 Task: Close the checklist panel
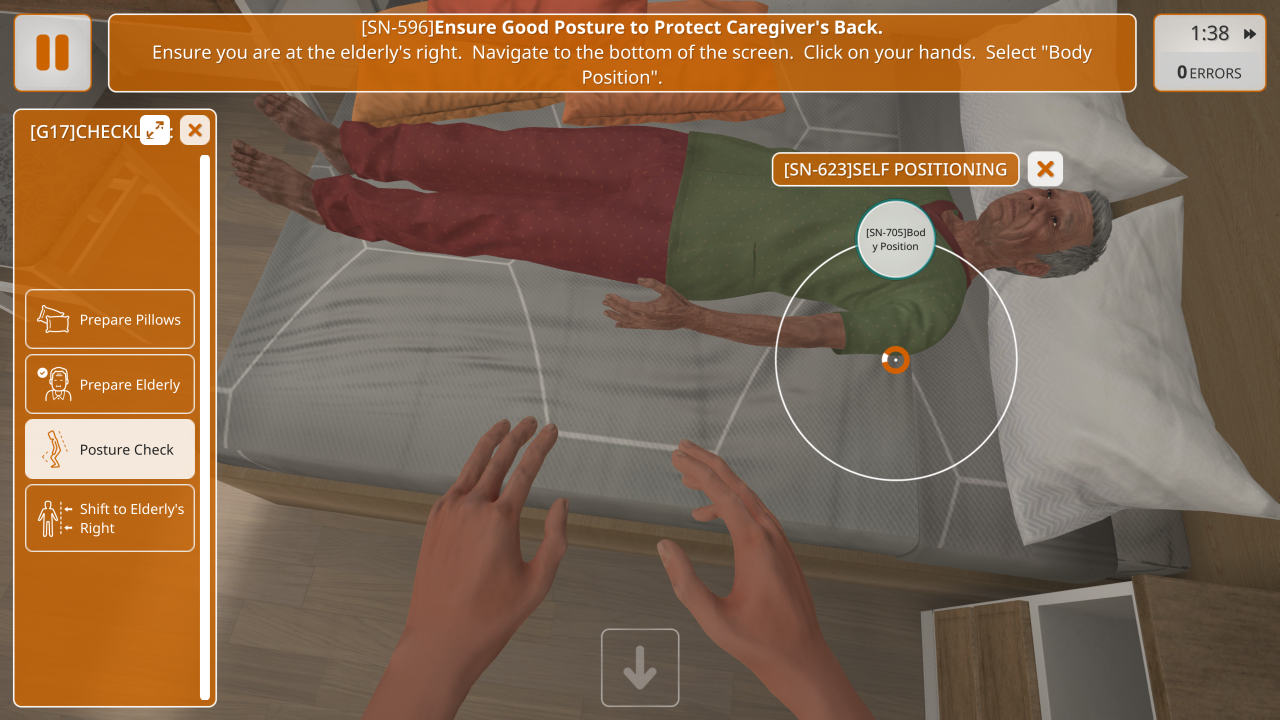pos(195,130)
